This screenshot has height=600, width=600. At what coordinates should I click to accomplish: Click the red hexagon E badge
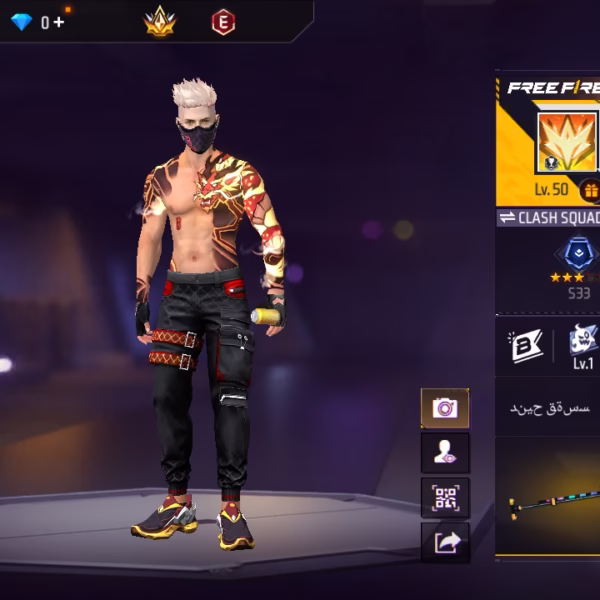coord(223,21)
